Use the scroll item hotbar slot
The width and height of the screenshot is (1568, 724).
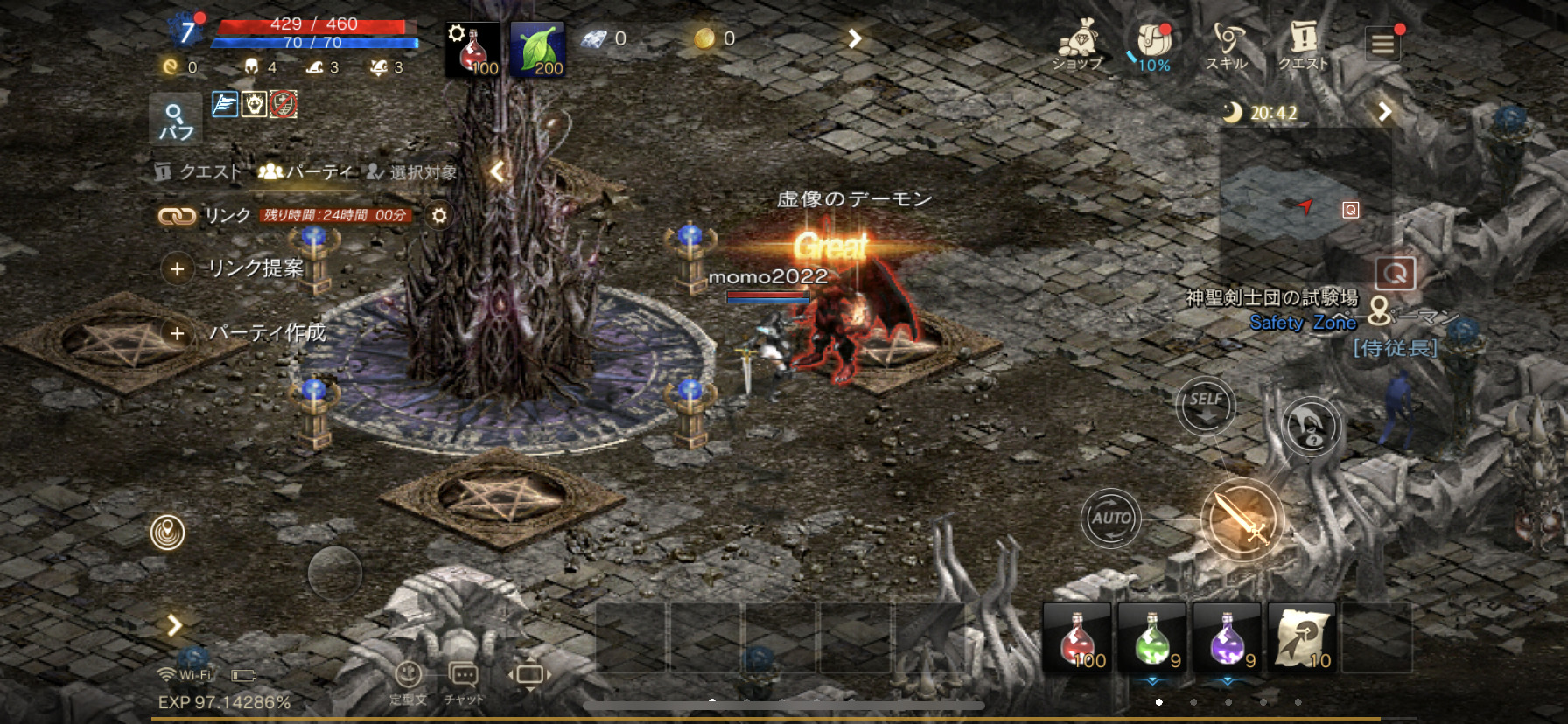[x=1301, y=637]
